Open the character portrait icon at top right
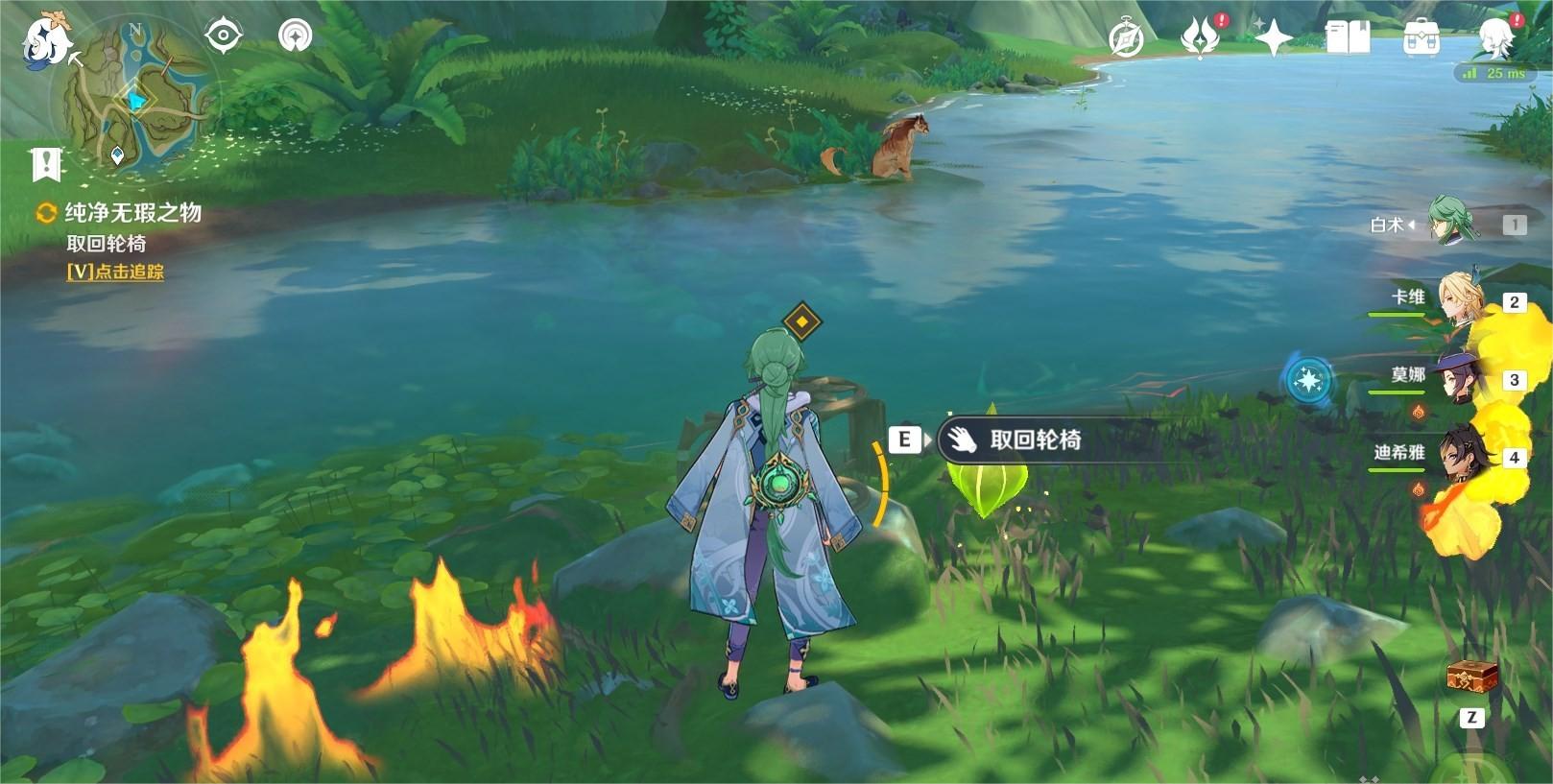The height and width of the screenshot is (784, 1553). coord(1493,38)
